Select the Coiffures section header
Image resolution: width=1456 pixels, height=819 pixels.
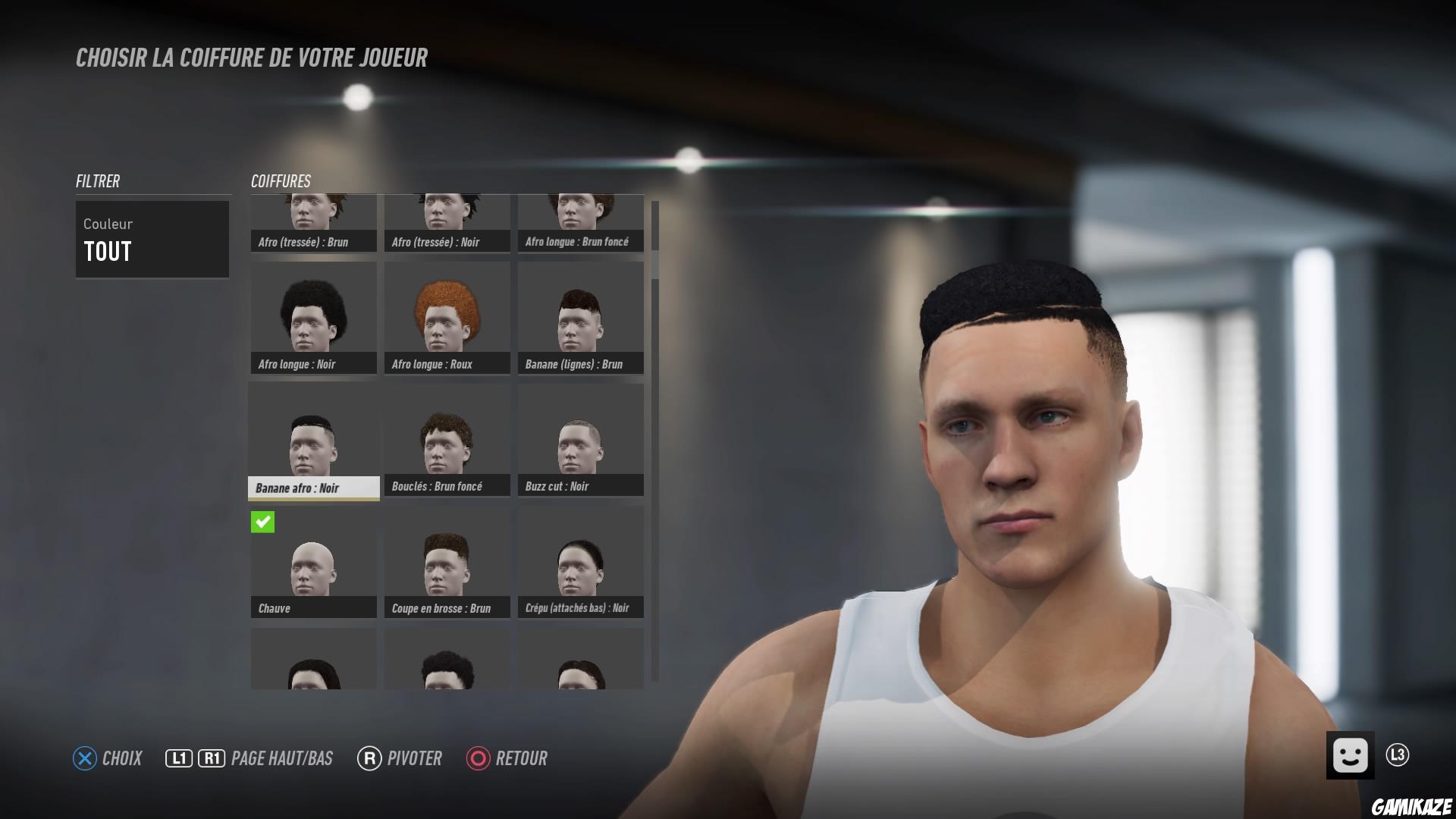(281, 181)
